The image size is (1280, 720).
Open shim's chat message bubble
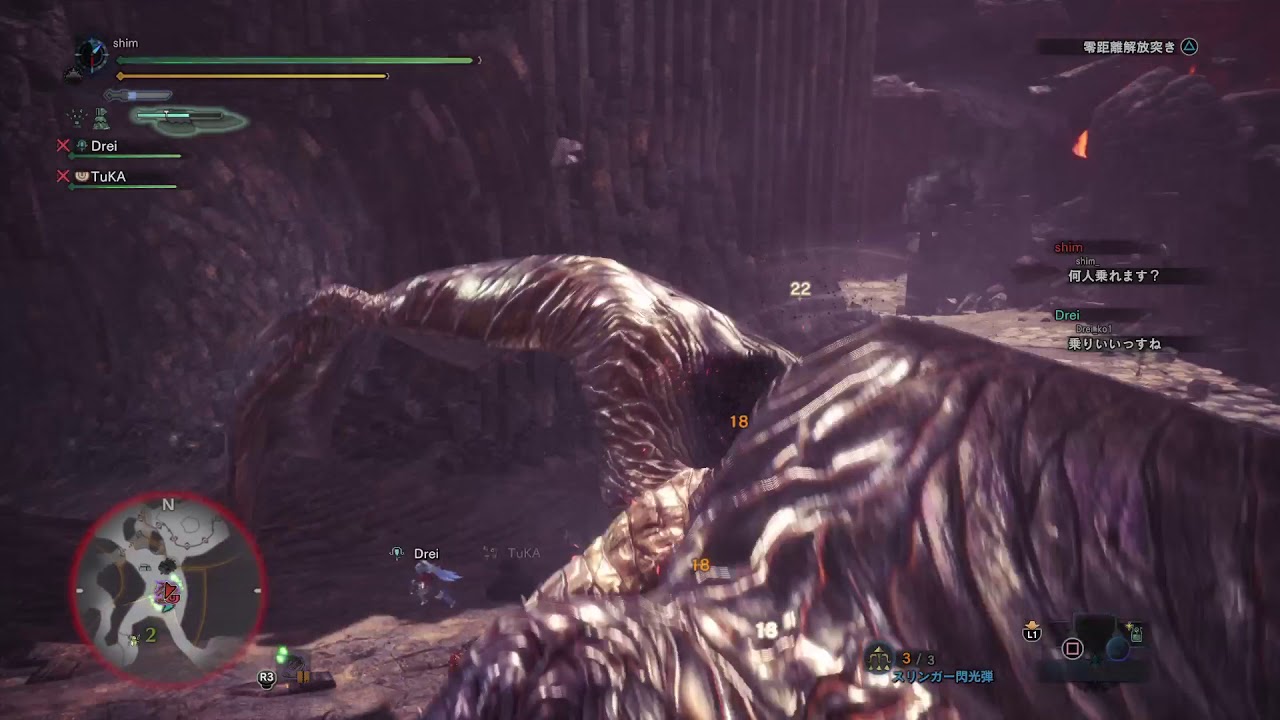1114,275
